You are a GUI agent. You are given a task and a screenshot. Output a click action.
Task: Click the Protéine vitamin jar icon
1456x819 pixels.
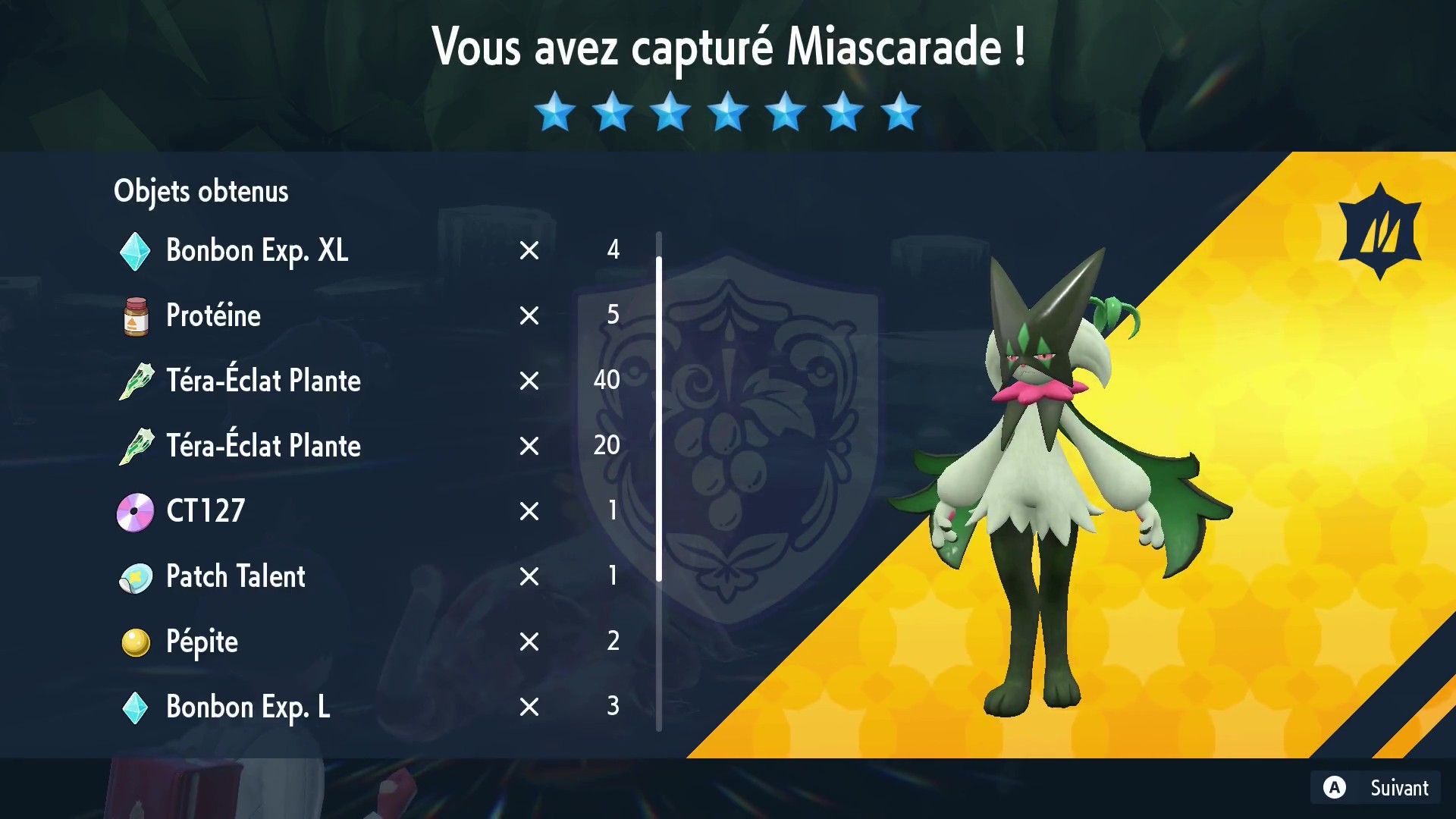click(135, 315)
